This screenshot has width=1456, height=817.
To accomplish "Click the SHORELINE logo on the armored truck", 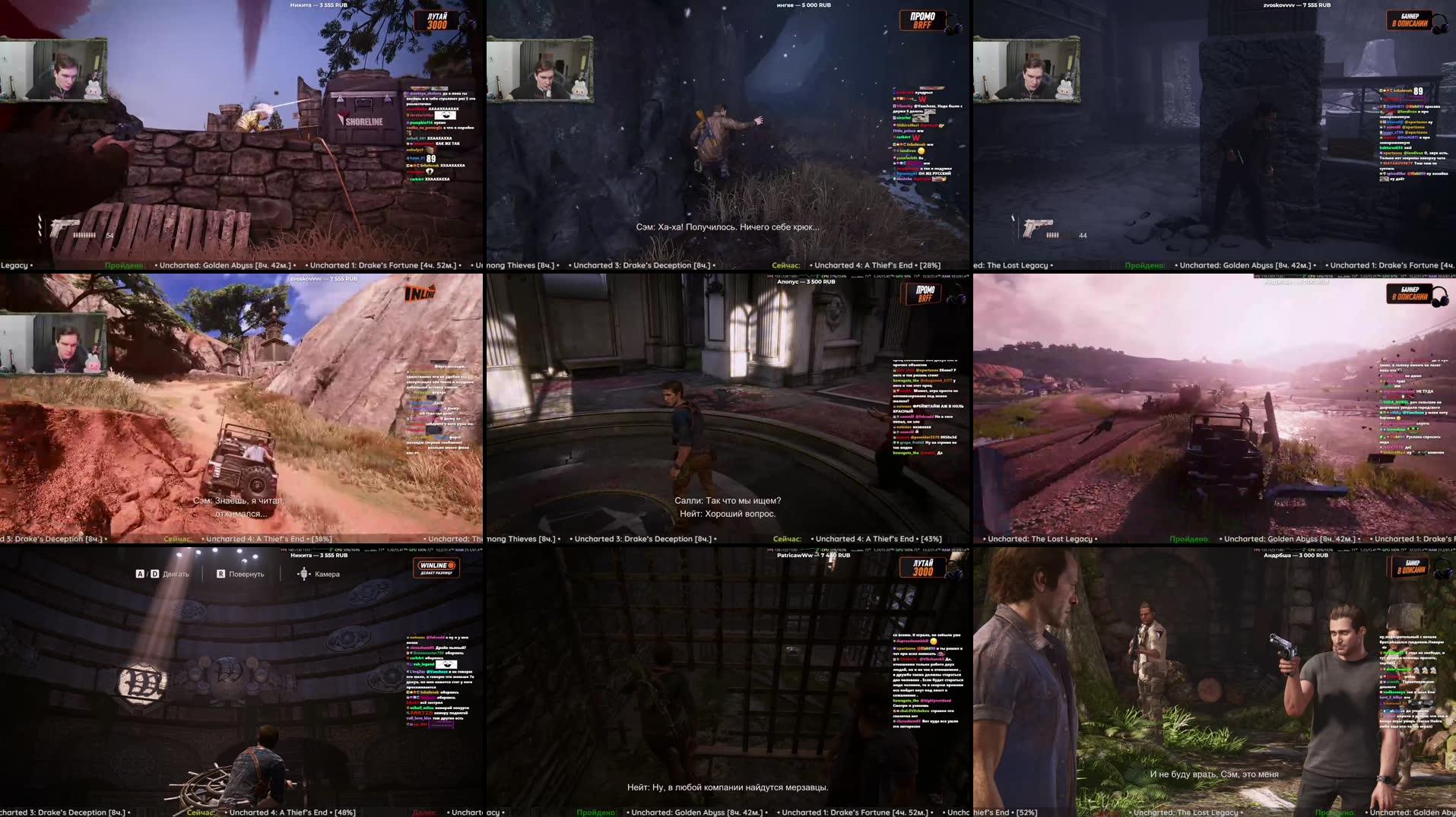I will point(357,119).
